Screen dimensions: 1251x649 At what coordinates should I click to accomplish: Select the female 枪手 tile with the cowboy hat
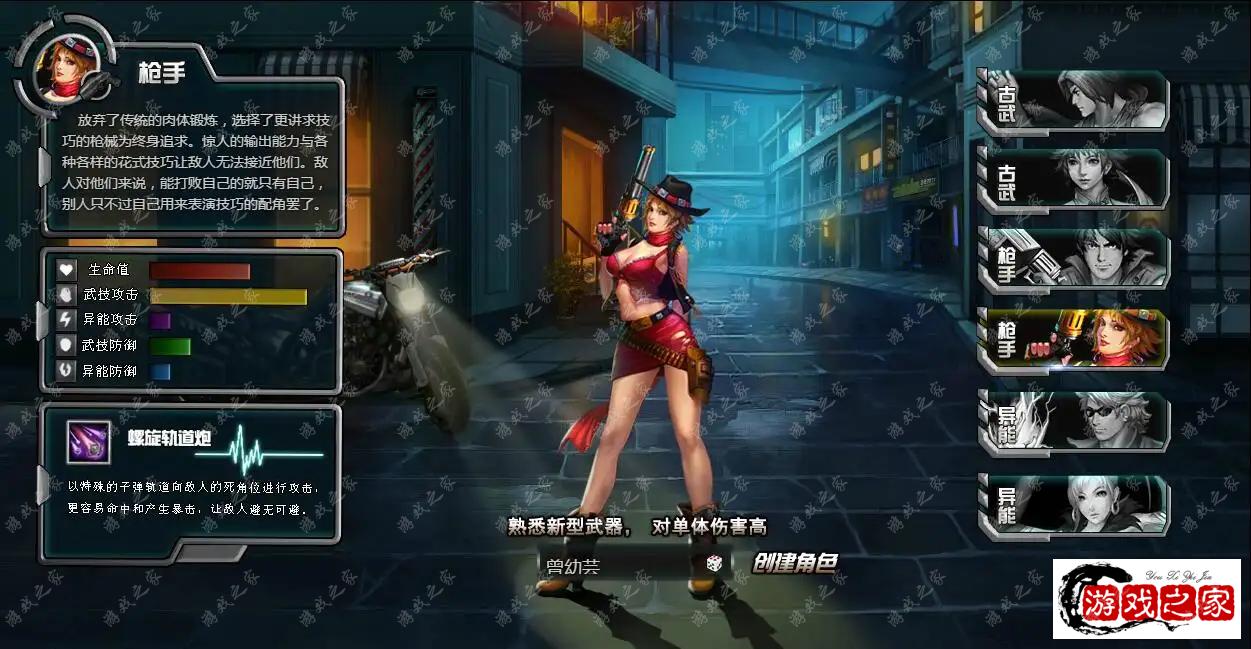tap(1074, 338)
